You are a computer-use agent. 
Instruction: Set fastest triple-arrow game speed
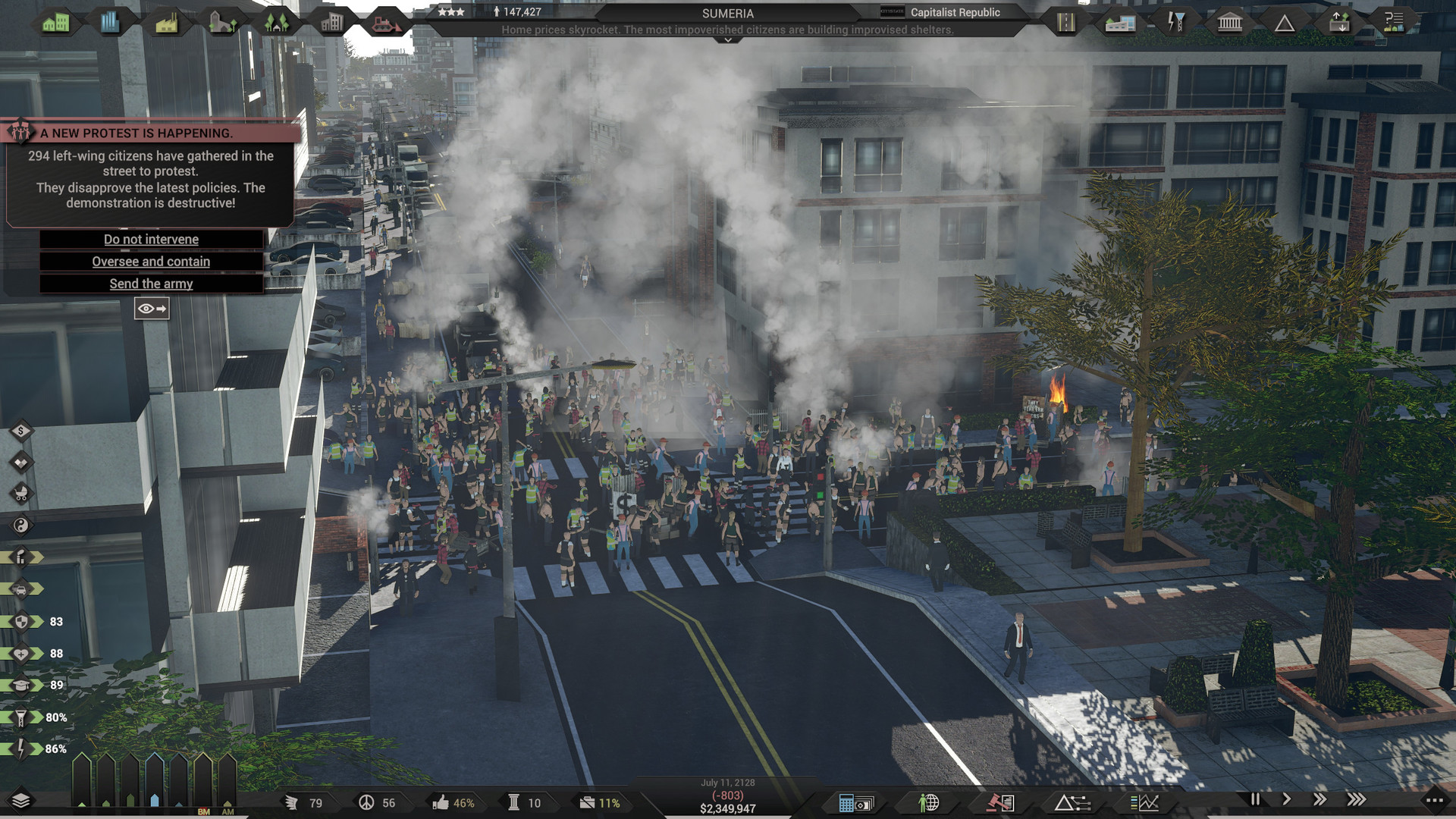tap(1357, 799)
